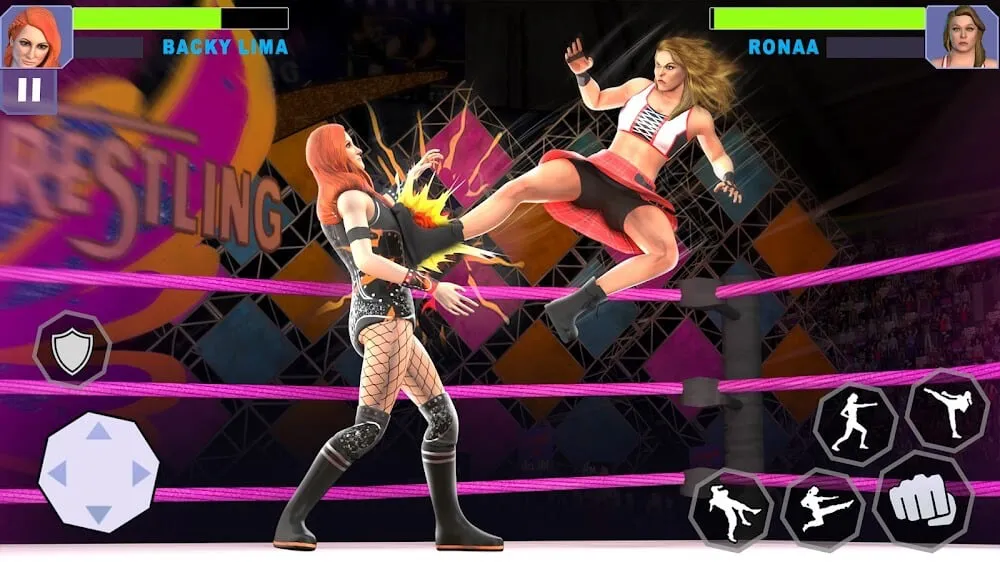
Task: Trigger the straight jab stance attack
Action: point(853,424)
